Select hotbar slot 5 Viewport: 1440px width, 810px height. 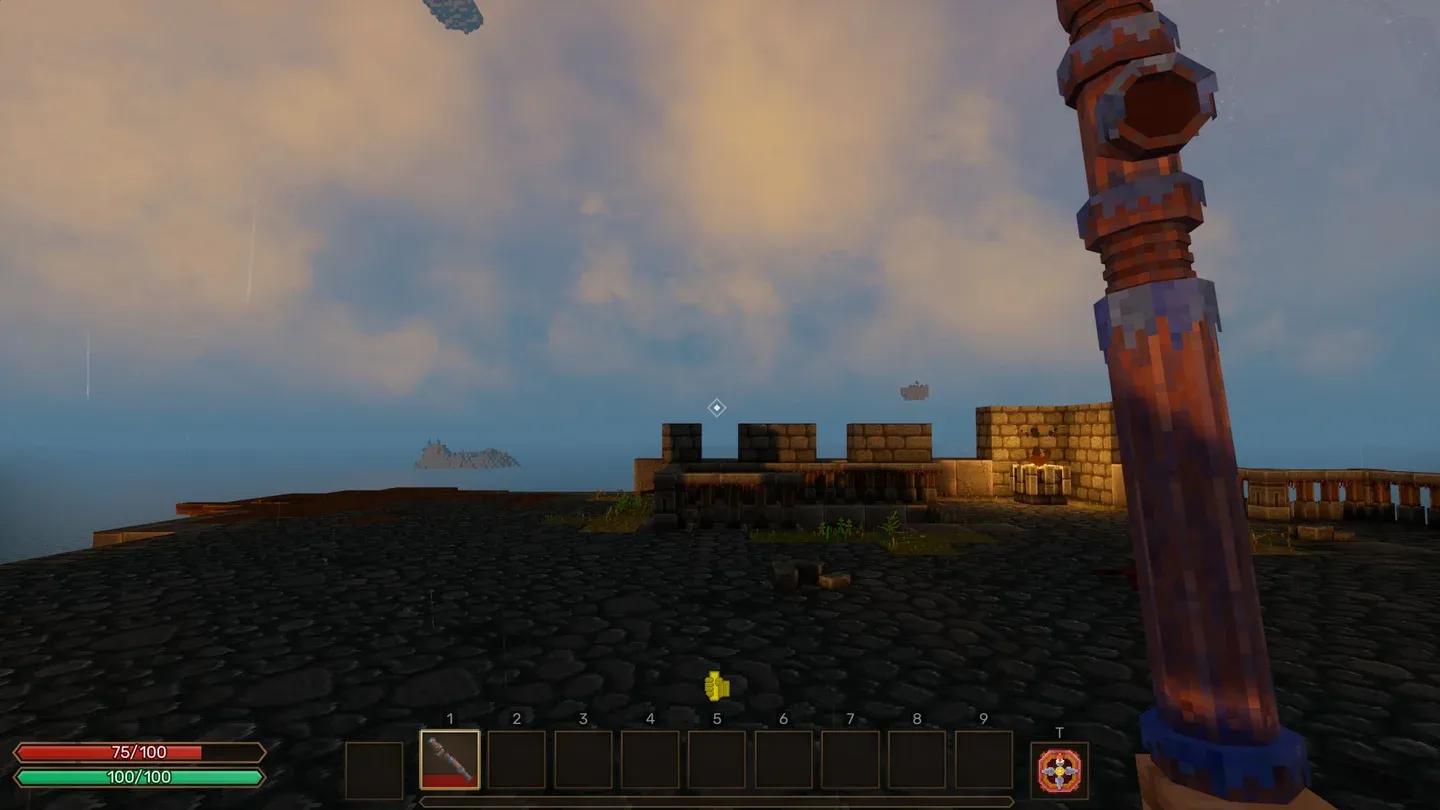[x=717, y=760]
